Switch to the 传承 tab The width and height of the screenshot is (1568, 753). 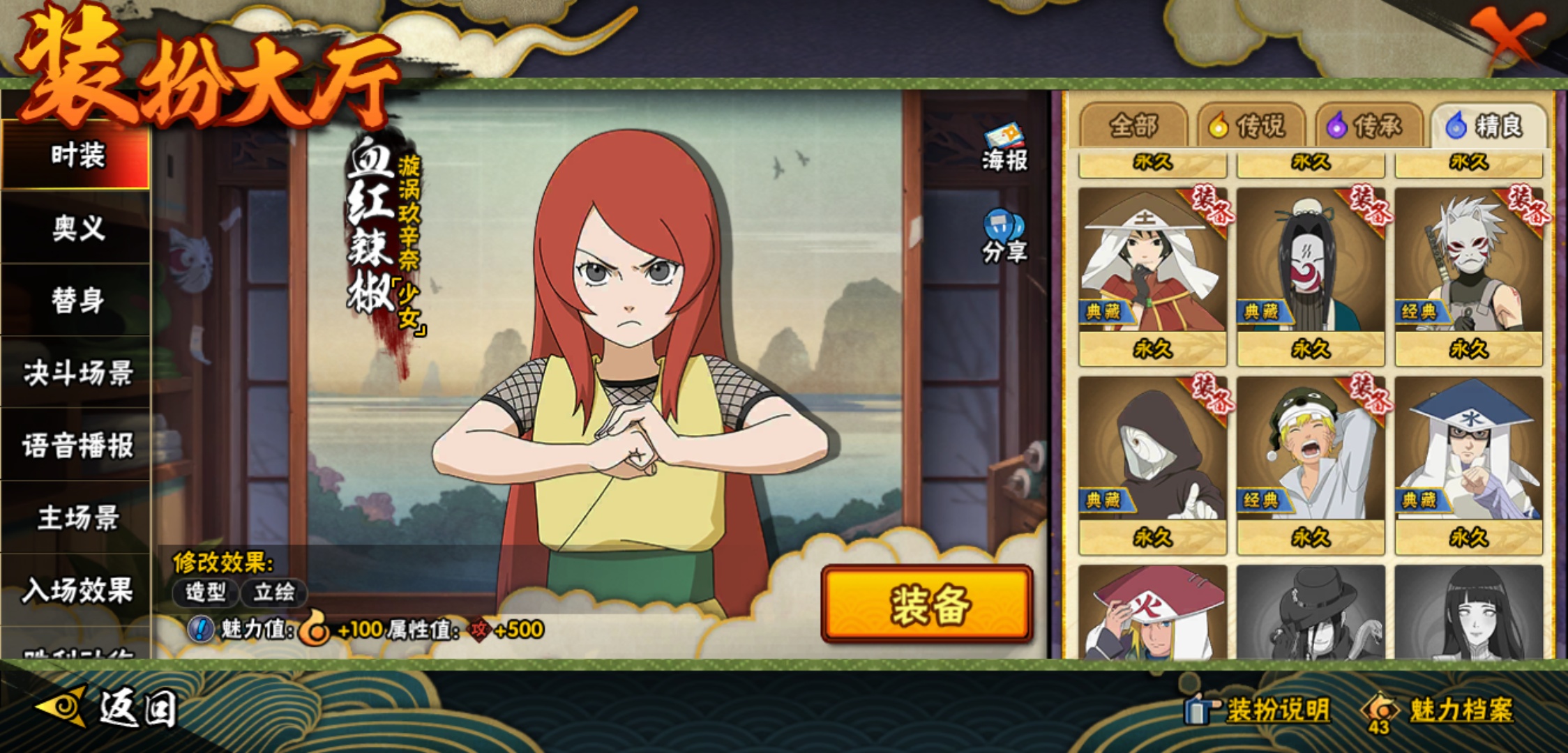tap(1369, 126)
